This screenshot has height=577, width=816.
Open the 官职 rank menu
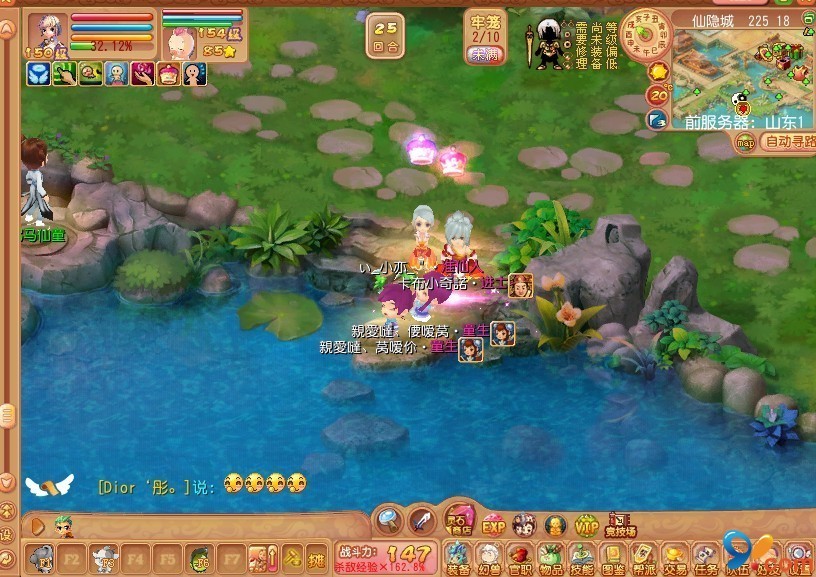tap(520, 557)
